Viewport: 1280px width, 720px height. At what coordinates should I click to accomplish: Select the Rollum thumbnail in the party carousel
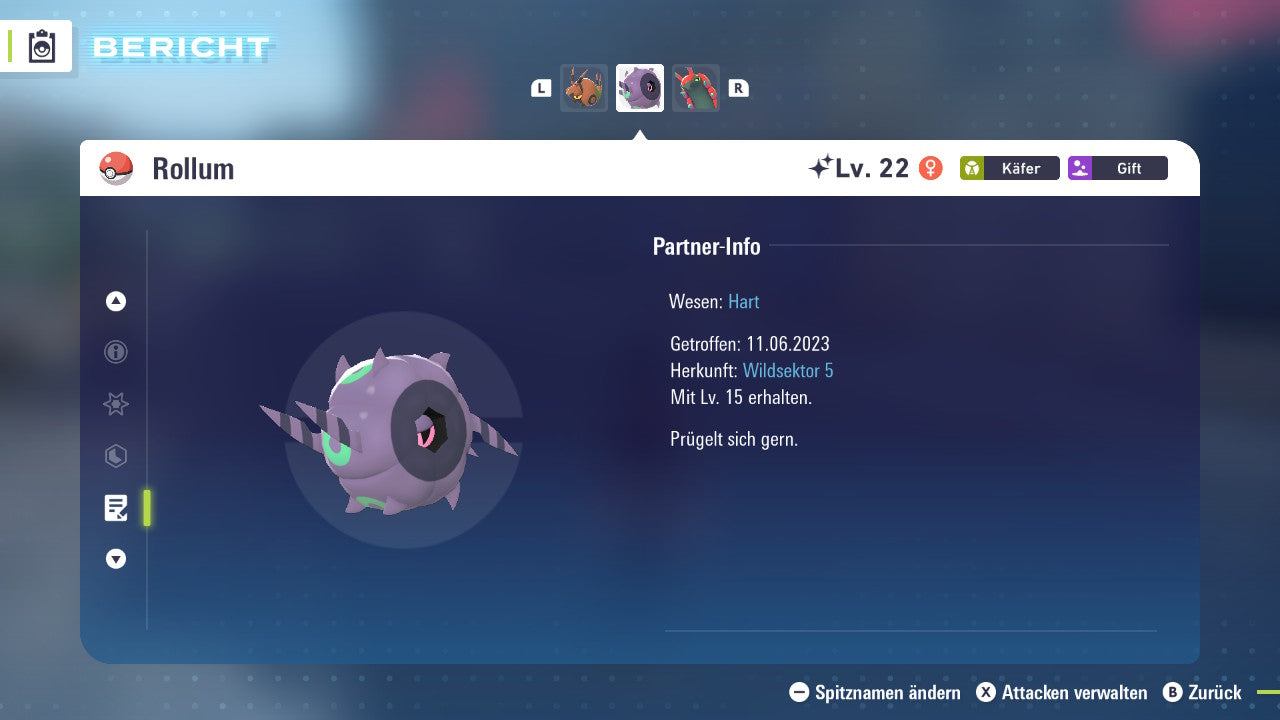click(639, 88)
